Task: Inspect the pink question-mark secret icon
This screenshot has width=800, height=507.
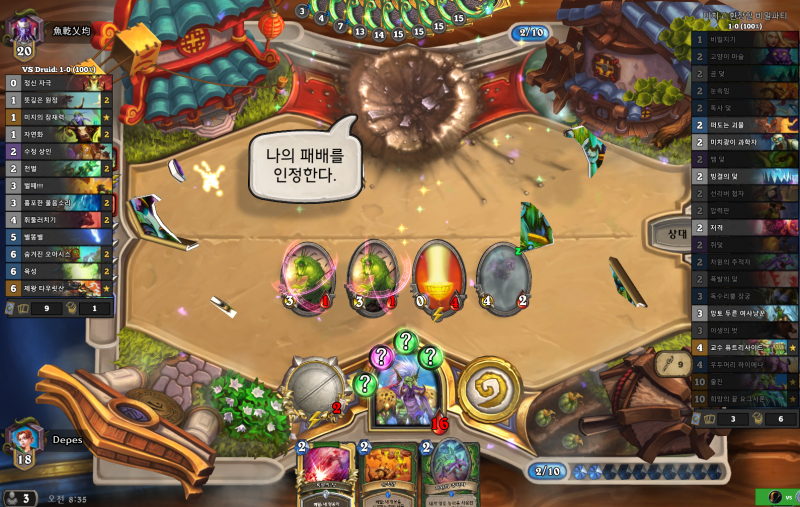Action: pos(382,355)
